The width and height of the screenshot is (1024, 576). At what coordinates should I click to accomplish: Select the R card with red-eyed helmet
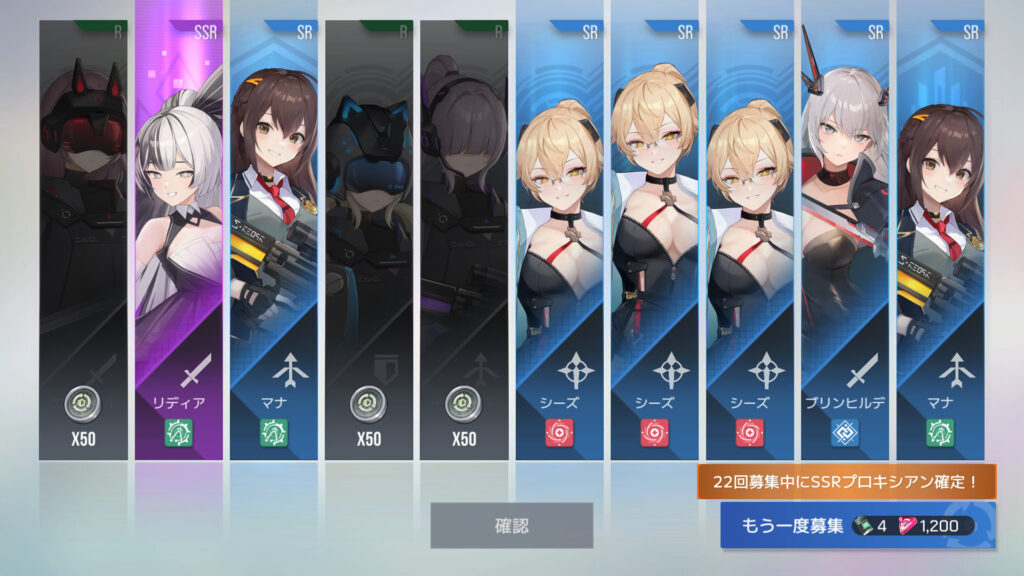tap(83, 240)
